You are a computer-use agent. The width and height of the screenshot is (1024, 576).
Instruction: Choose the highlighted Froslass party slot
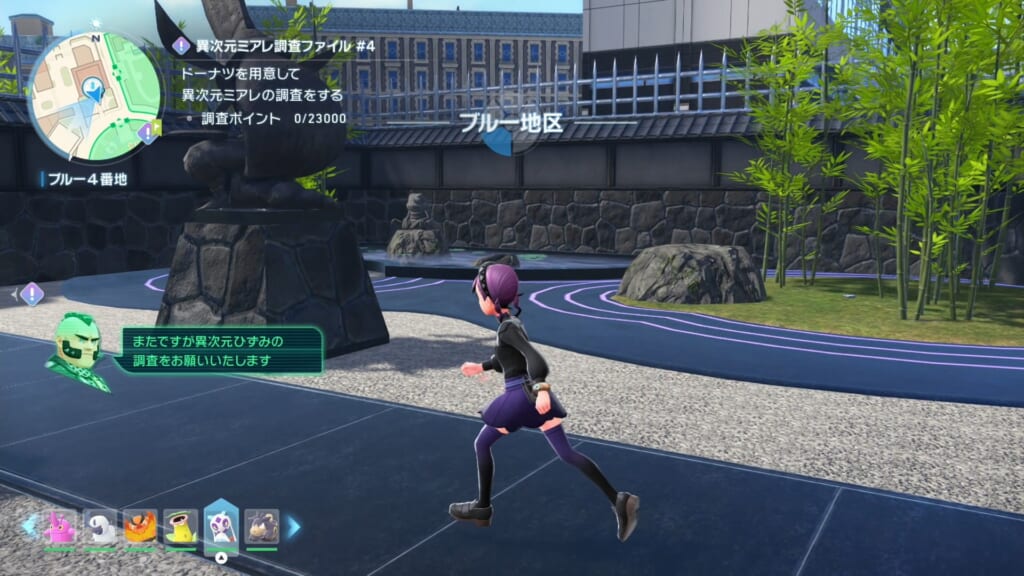221,525
